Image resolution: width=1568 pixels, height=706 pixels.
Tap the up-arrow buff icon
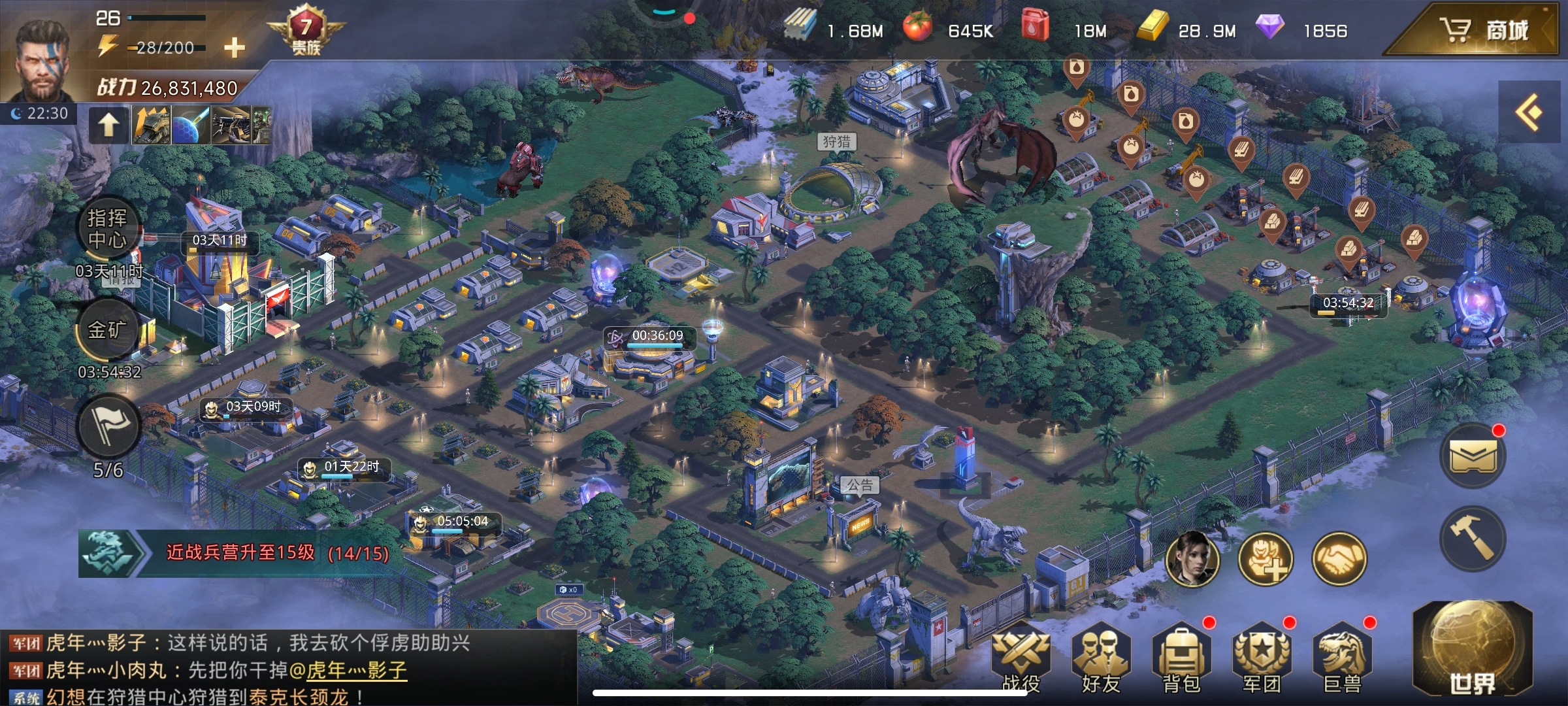[108, 124]
